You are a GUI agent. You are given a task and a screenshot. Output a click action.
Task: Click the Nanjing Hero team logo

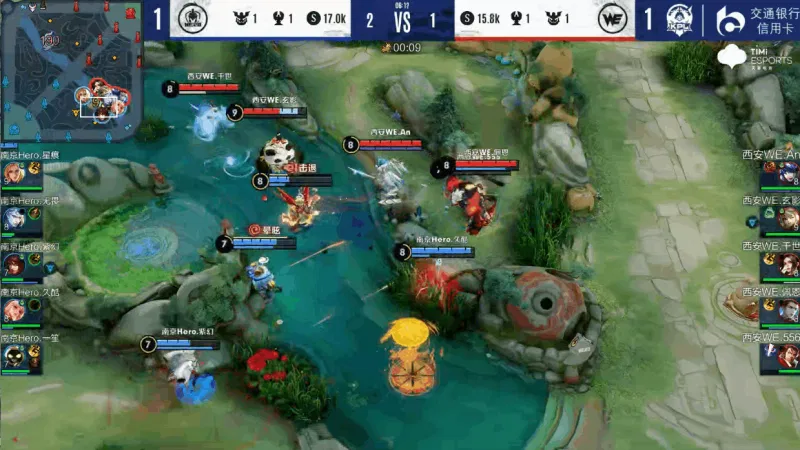[x=192, y=19]
